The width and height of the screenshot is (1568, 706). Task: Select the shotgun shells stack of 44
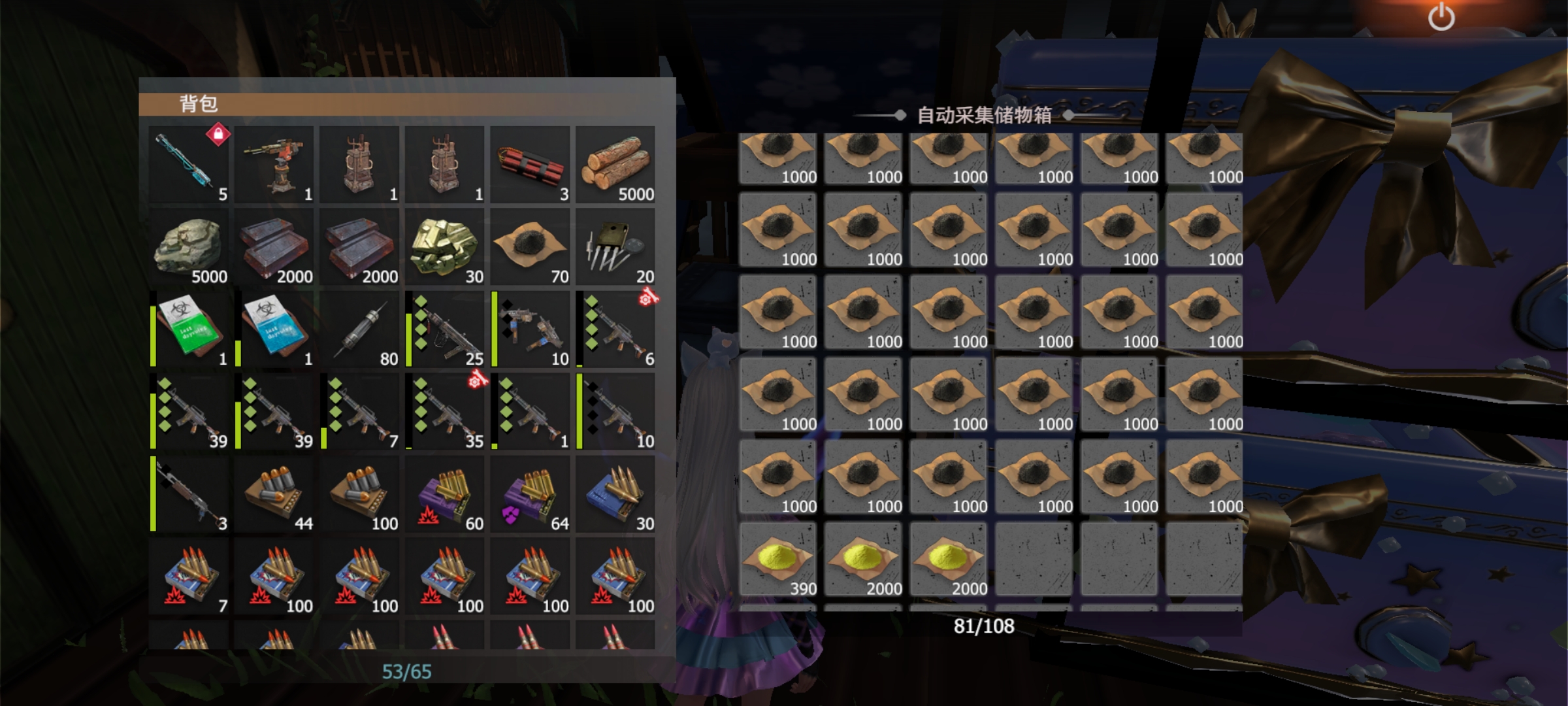click(x=274, y=494)
